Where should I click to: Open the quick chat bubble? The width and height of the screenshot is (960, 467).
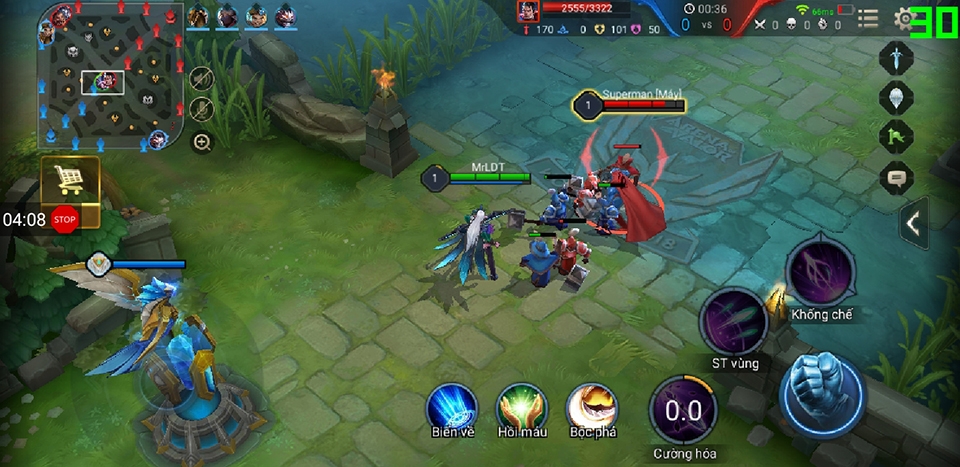895,178
